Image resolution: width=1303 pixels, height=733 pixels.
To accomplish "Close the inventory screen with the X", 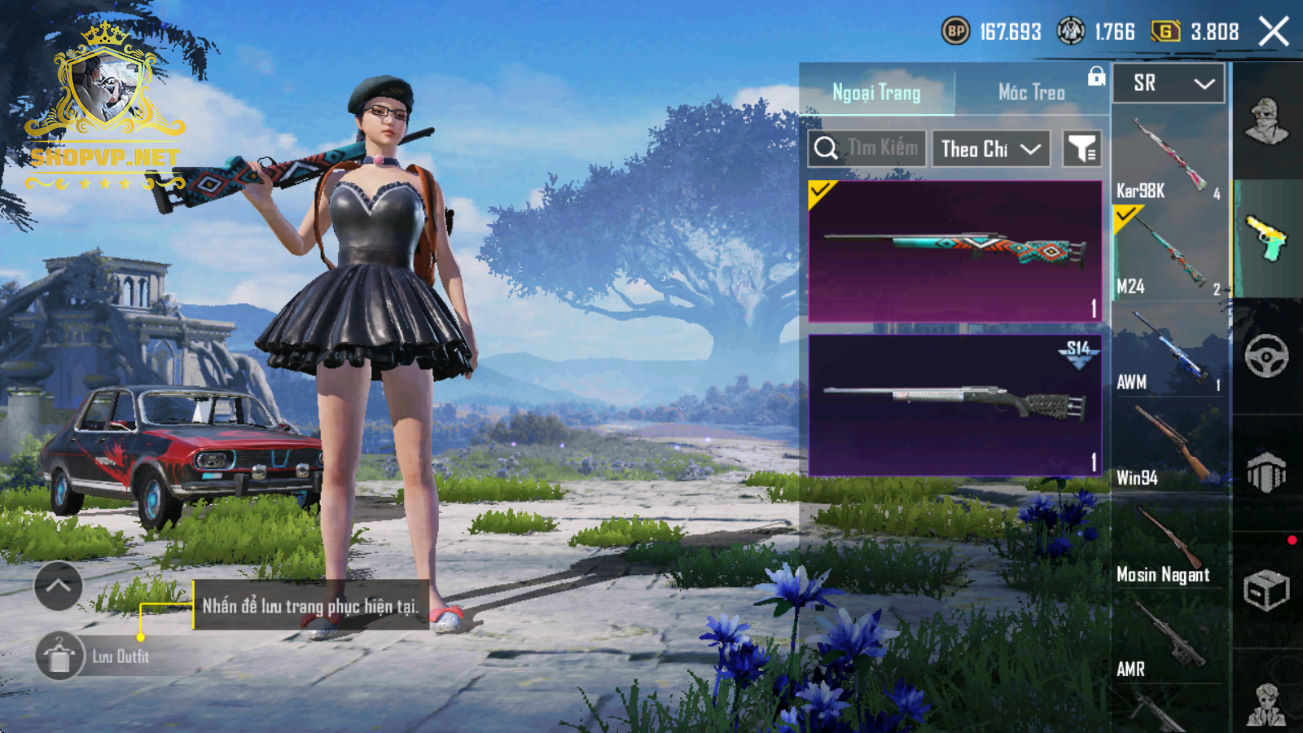I will click(x=1274, y=31).
